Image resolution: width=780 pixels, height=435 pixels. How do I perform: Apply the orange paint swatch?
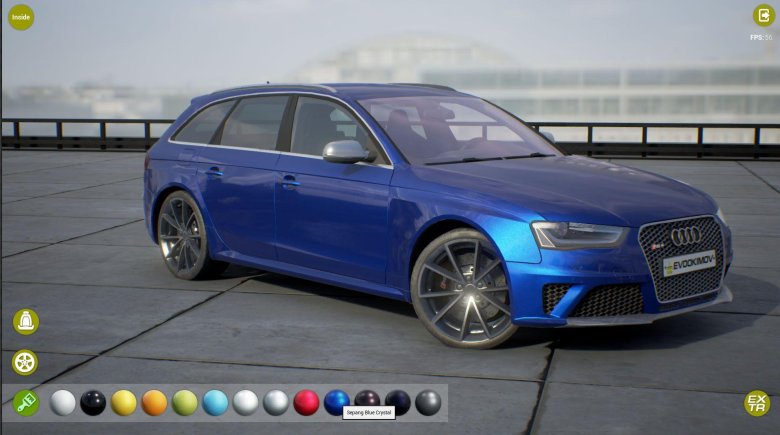(154, 402)
